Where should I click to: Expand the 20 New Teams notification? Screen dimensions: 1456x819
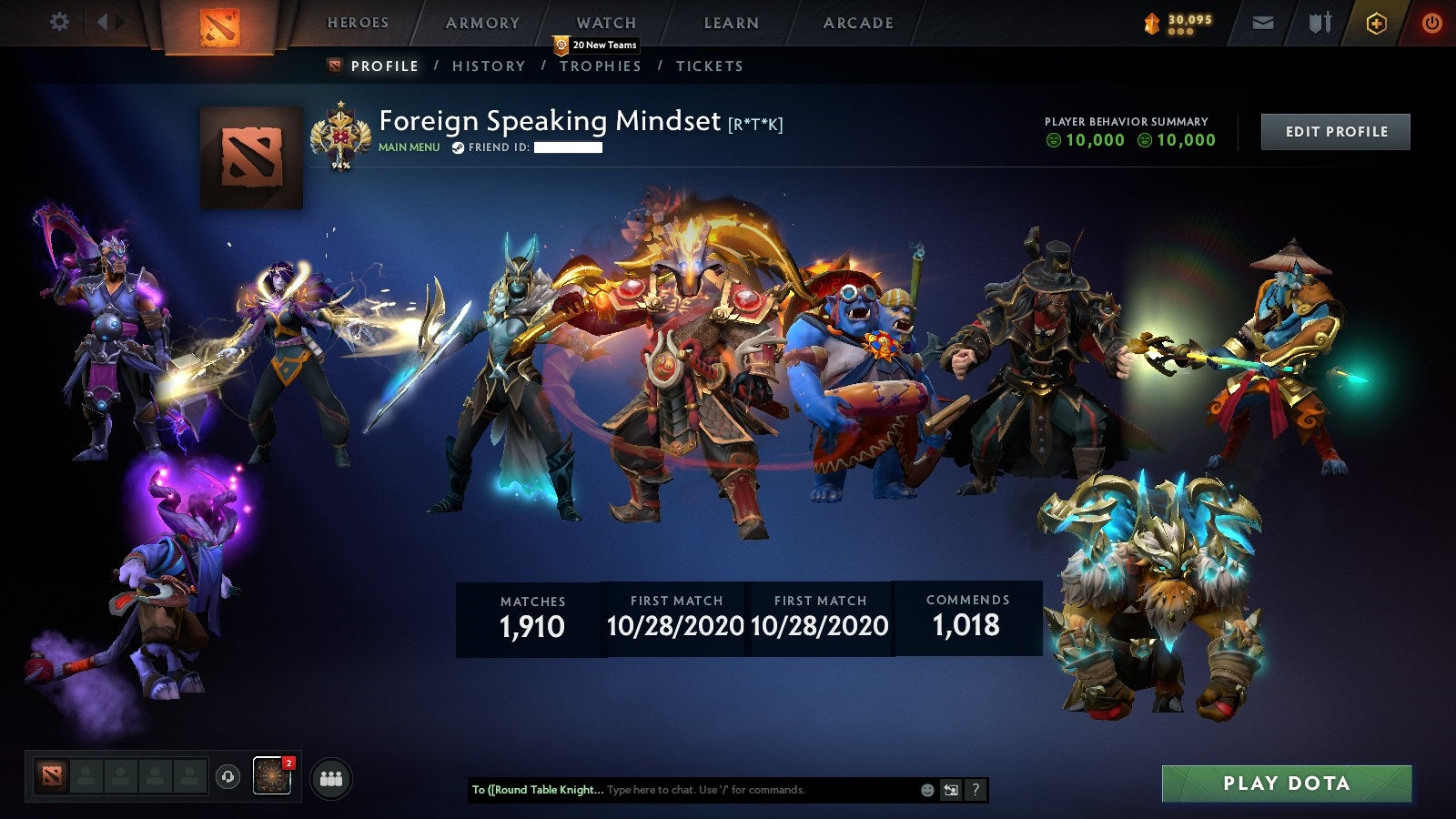596,43
